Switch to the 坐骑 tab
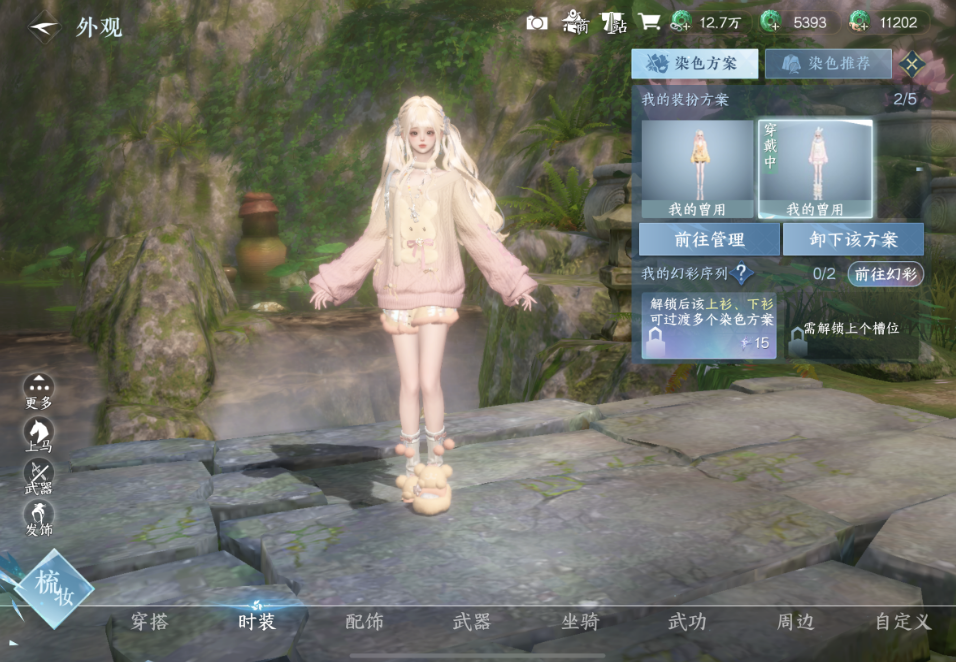Viewport: 956px width, 662px height. 580,622
